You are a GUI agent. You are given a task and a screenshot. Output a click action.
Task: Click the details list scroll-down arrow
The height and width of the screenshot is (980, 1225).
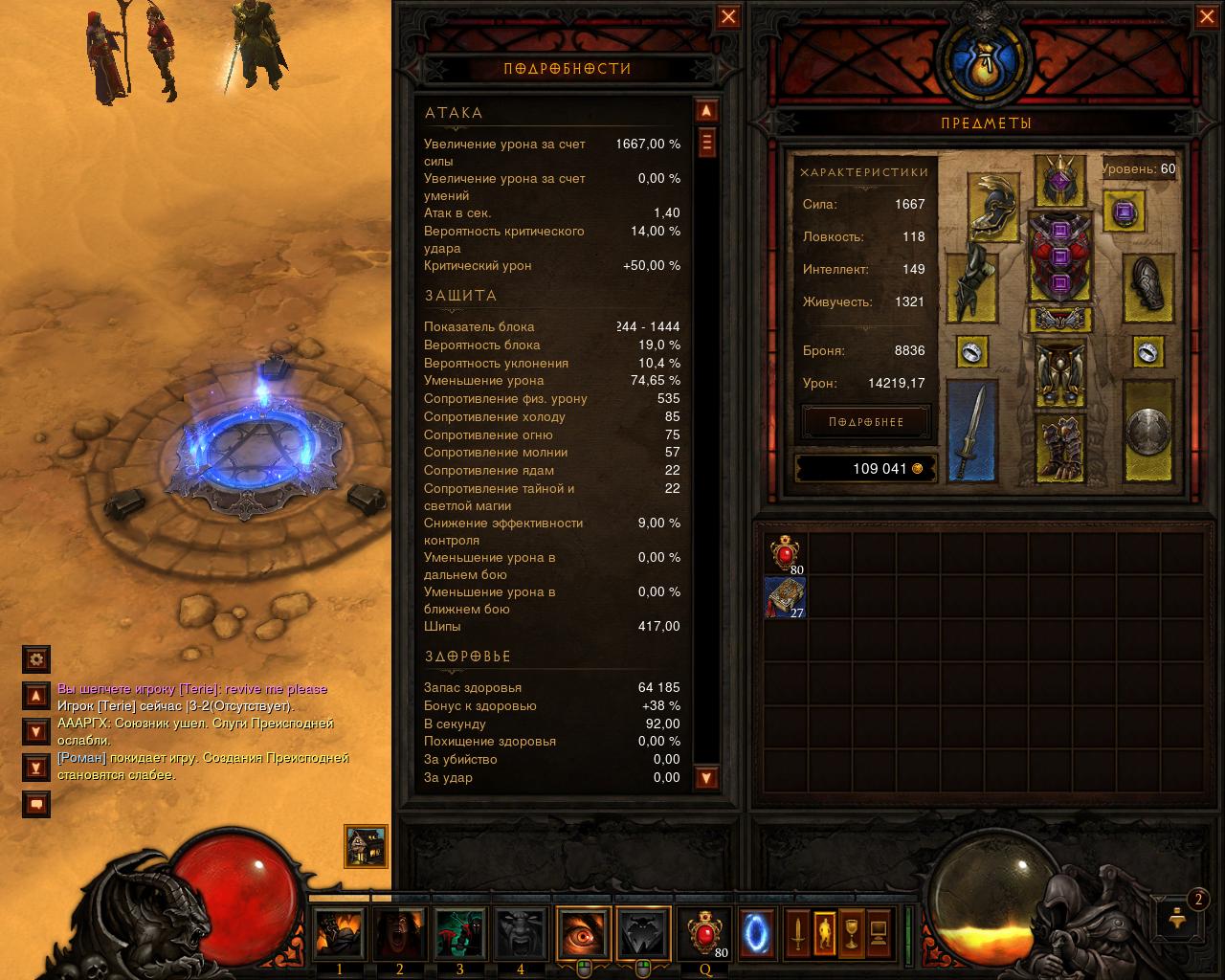[706, 778]
